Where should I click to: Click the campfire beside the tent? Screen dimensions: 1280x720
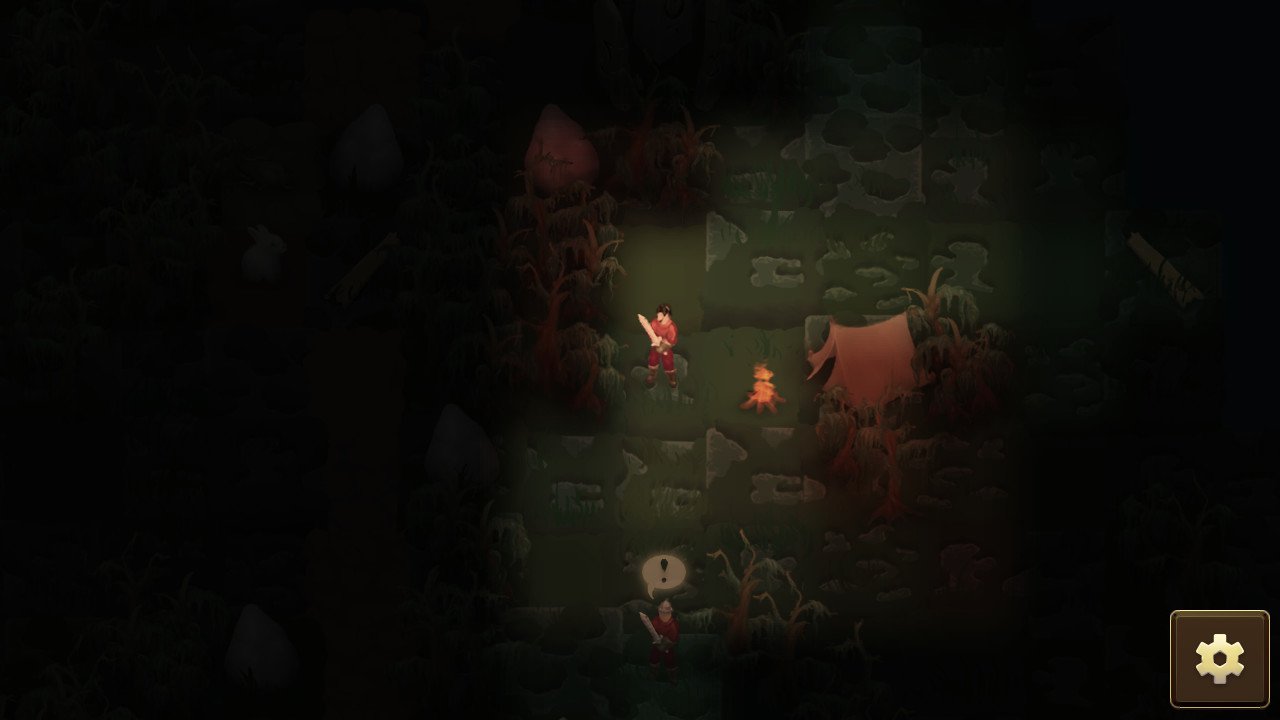click(764, 390)
